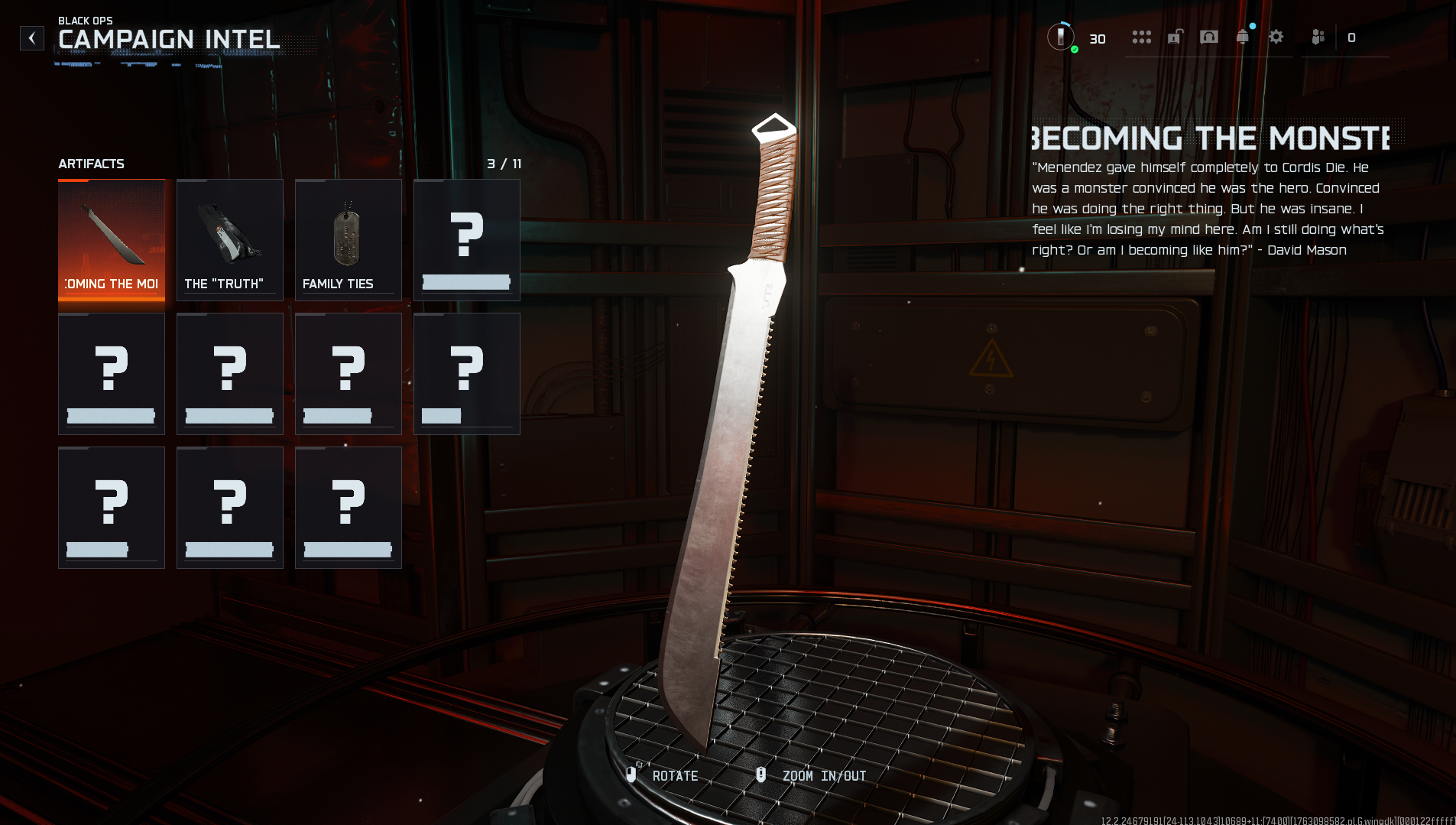Screen dimensions: 1456x825
Task: Go back using the arrow button
Action: coord(32,38)
